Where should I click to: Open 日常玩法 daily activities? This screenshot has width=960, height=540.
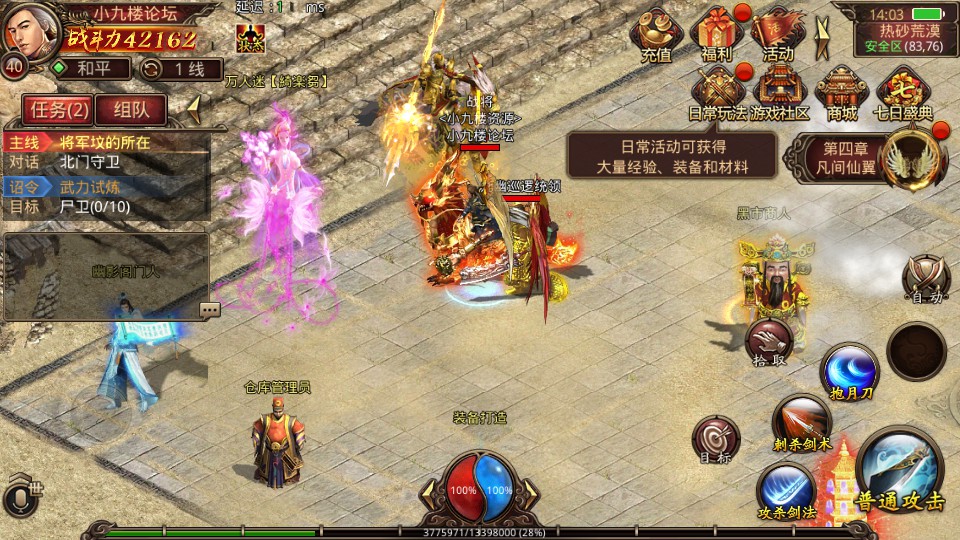pos(717,91)
